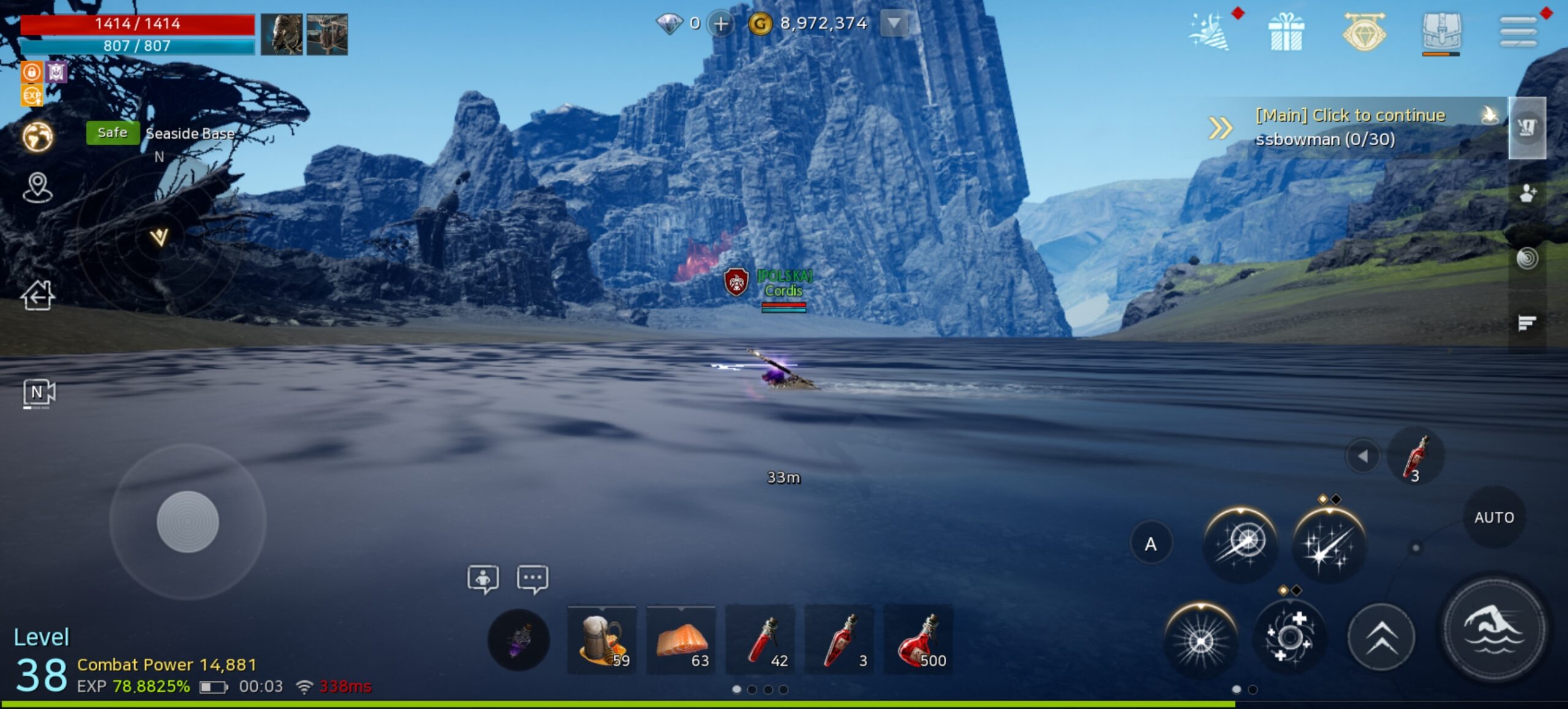Open the backpack inventory
This screenshot has height=709, width=1568.
click(x=1441, y=32)
